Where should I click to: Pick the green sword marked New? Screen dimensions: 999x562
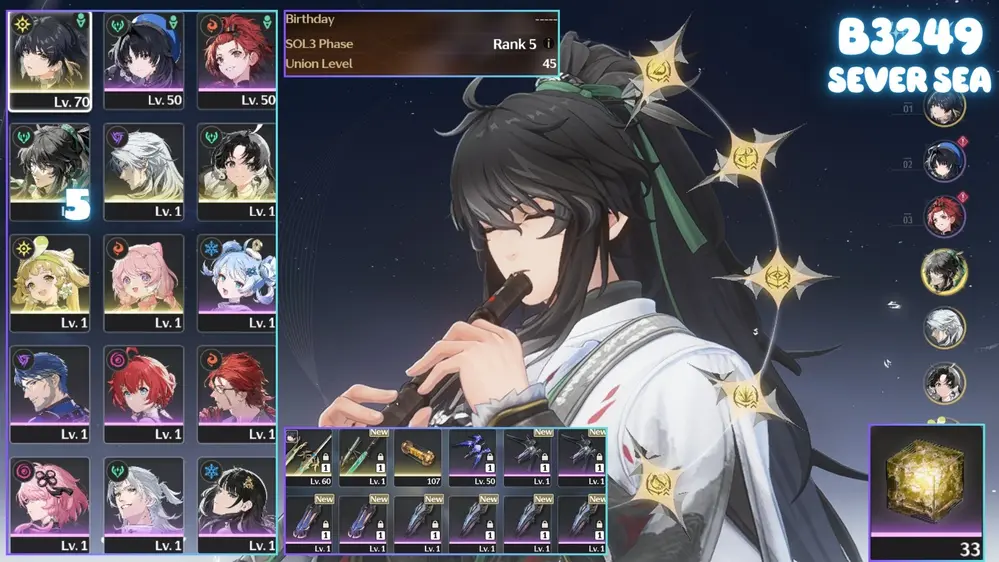[x=364, y=457]
